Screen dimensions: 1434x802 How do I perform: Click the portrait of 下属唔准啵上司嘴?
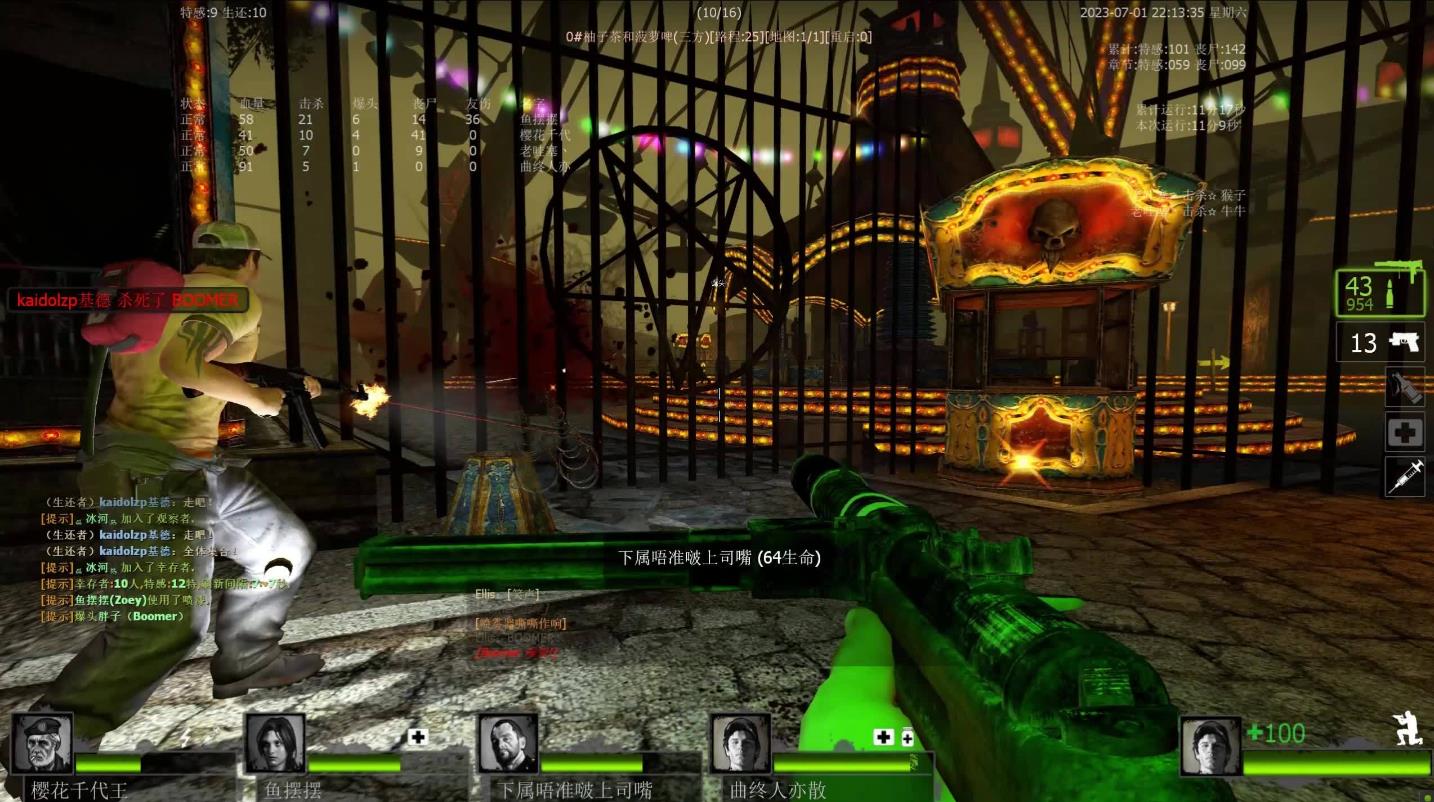tap(507, 743)
